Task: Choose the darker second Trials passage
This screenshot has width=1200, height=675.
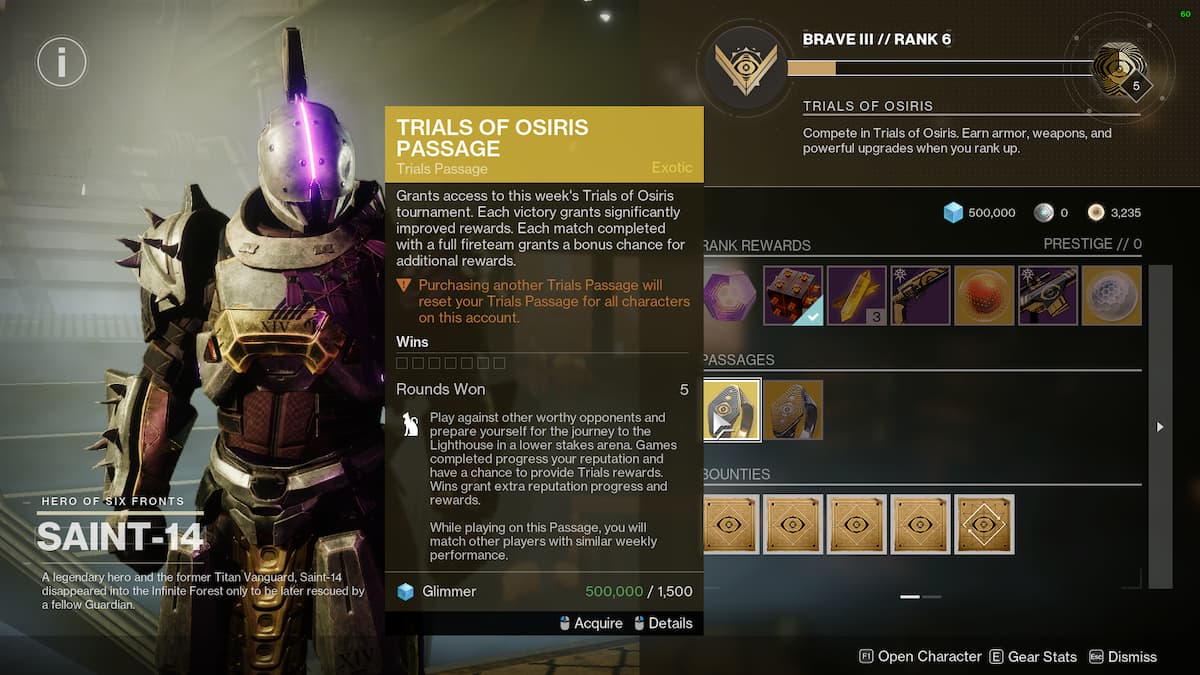Action: coord(793,410)
